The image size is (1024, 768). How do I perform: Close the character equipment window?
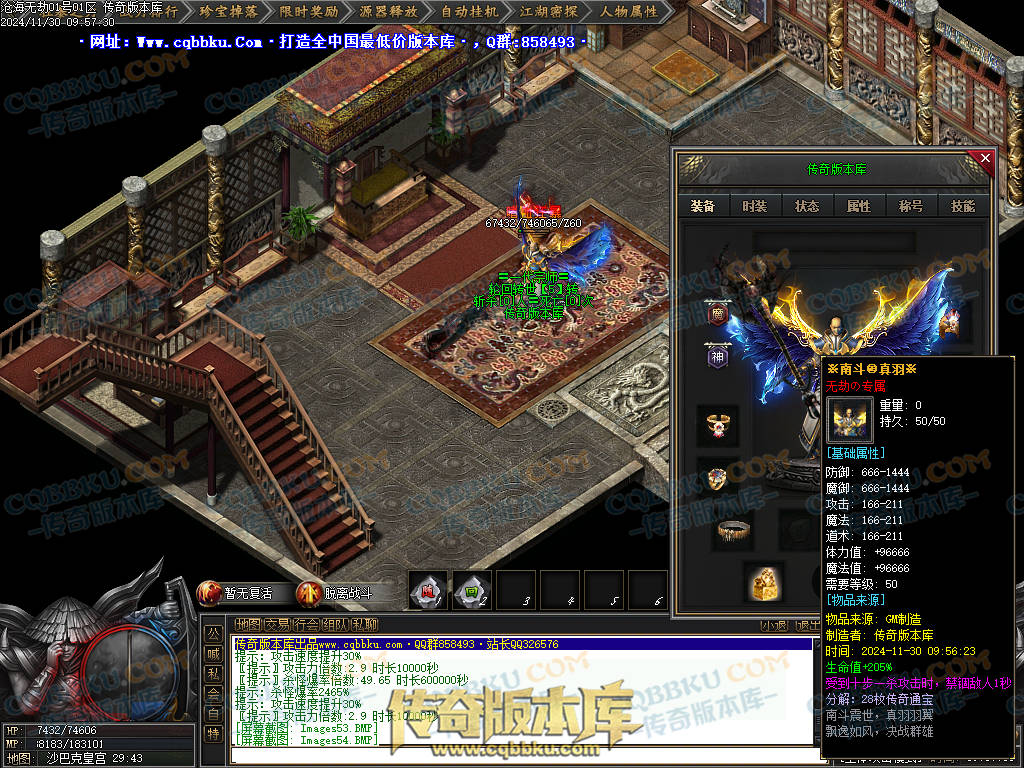tap(985, 158)
